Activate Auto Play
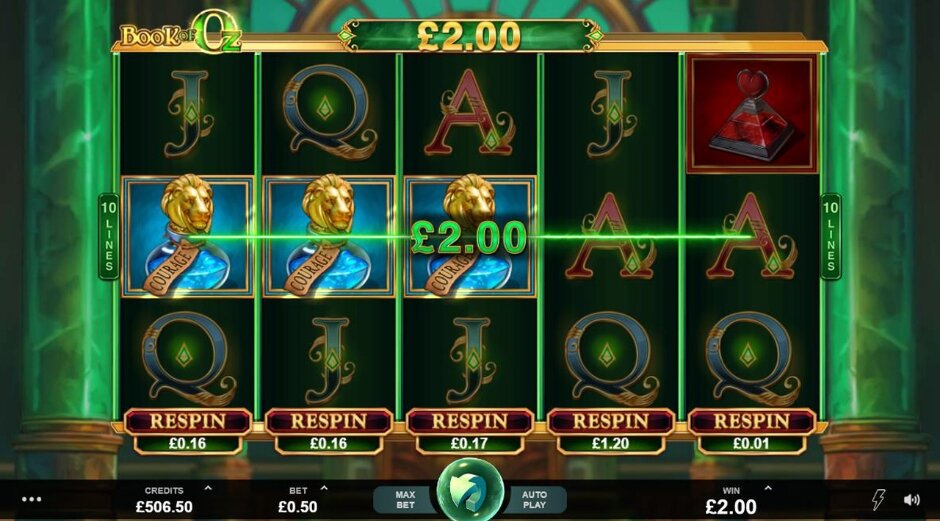 click(532, 499)
